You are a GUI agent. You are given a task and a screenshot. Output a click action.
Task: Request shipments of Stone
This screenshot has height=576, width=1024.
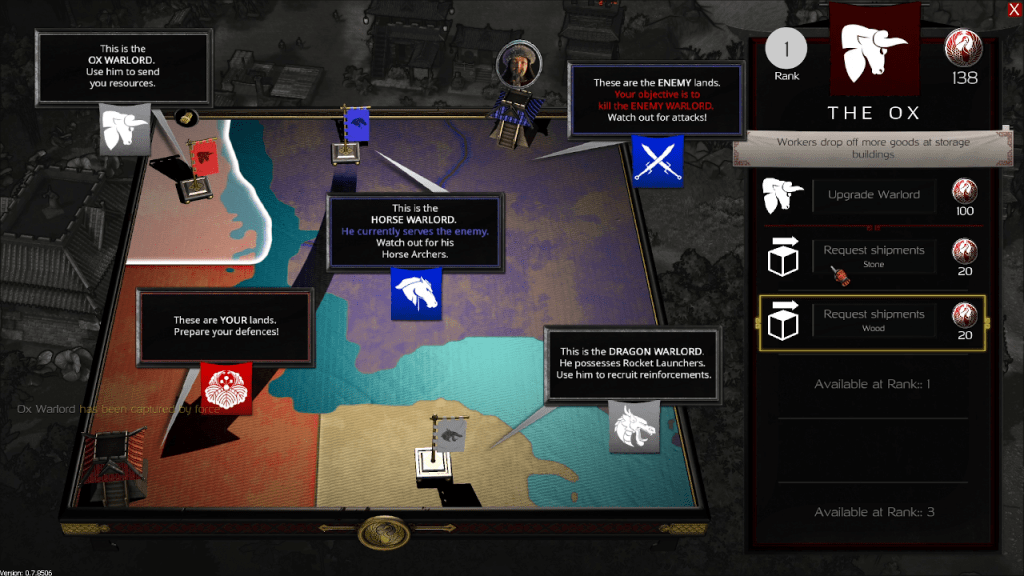click(873, 256)
